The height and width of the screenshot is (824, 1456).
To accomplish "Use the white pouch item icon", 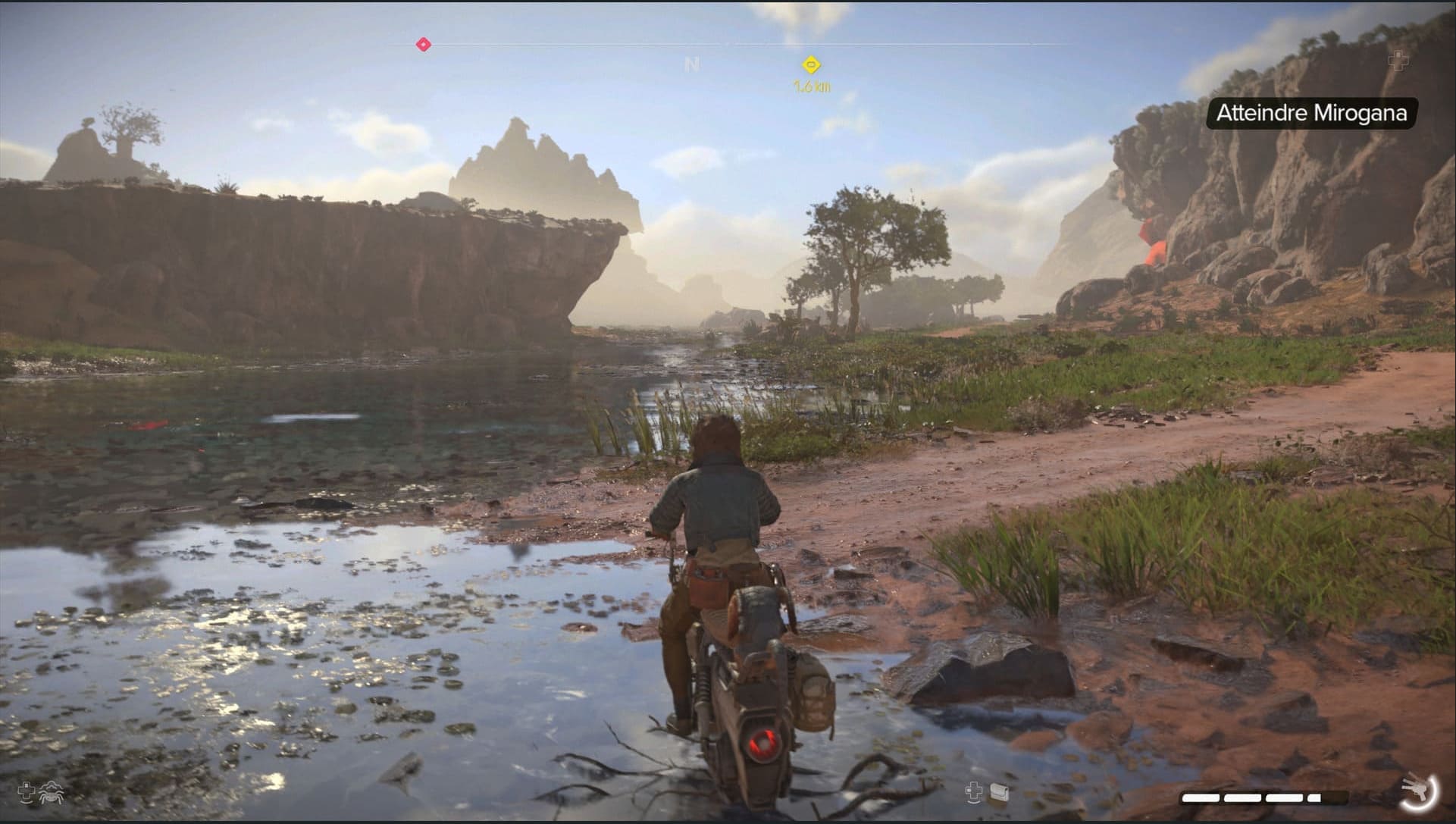I will pos(999,793).
